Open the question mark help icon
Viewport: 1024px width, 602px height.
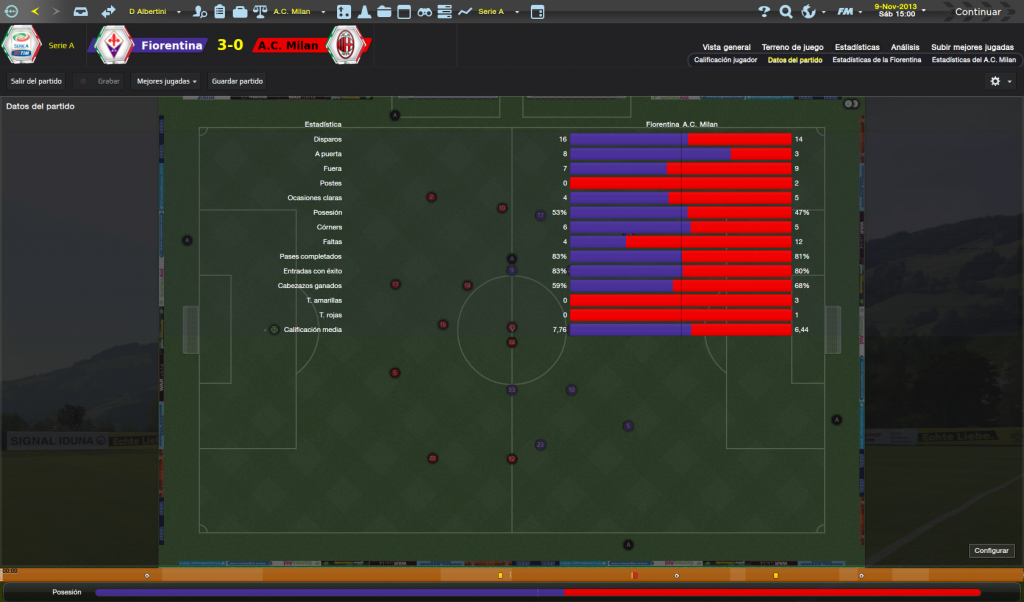(x=764, y=12)
